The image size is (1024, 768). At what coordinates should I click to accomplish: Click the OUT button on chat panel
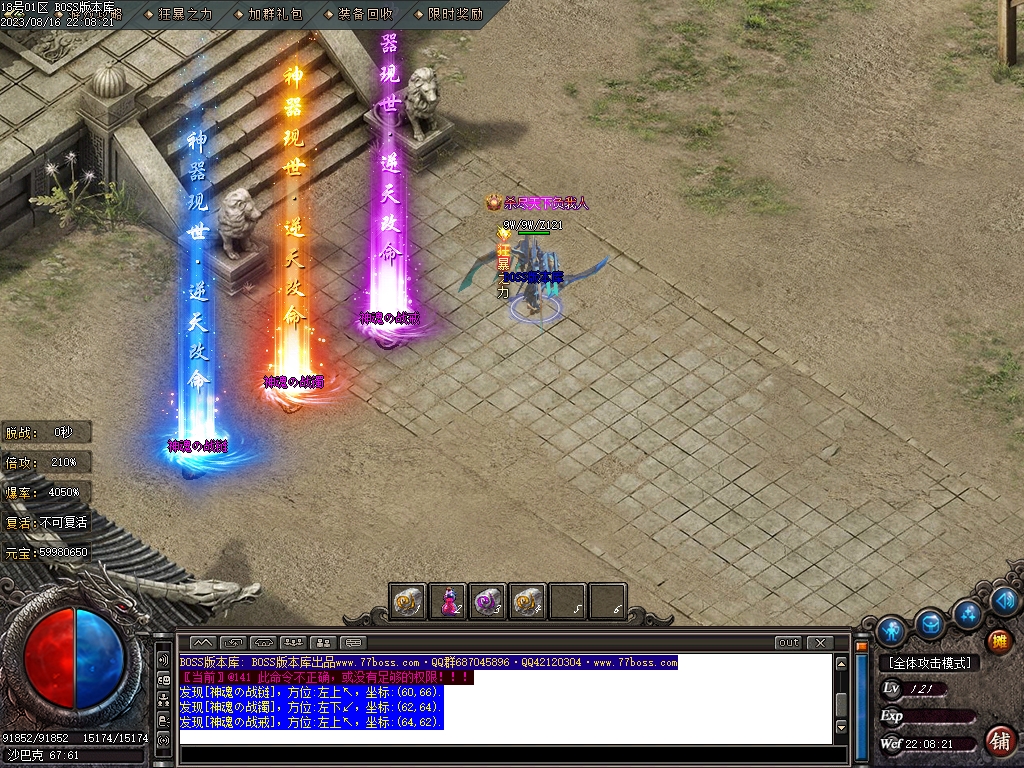pos(788,642)
